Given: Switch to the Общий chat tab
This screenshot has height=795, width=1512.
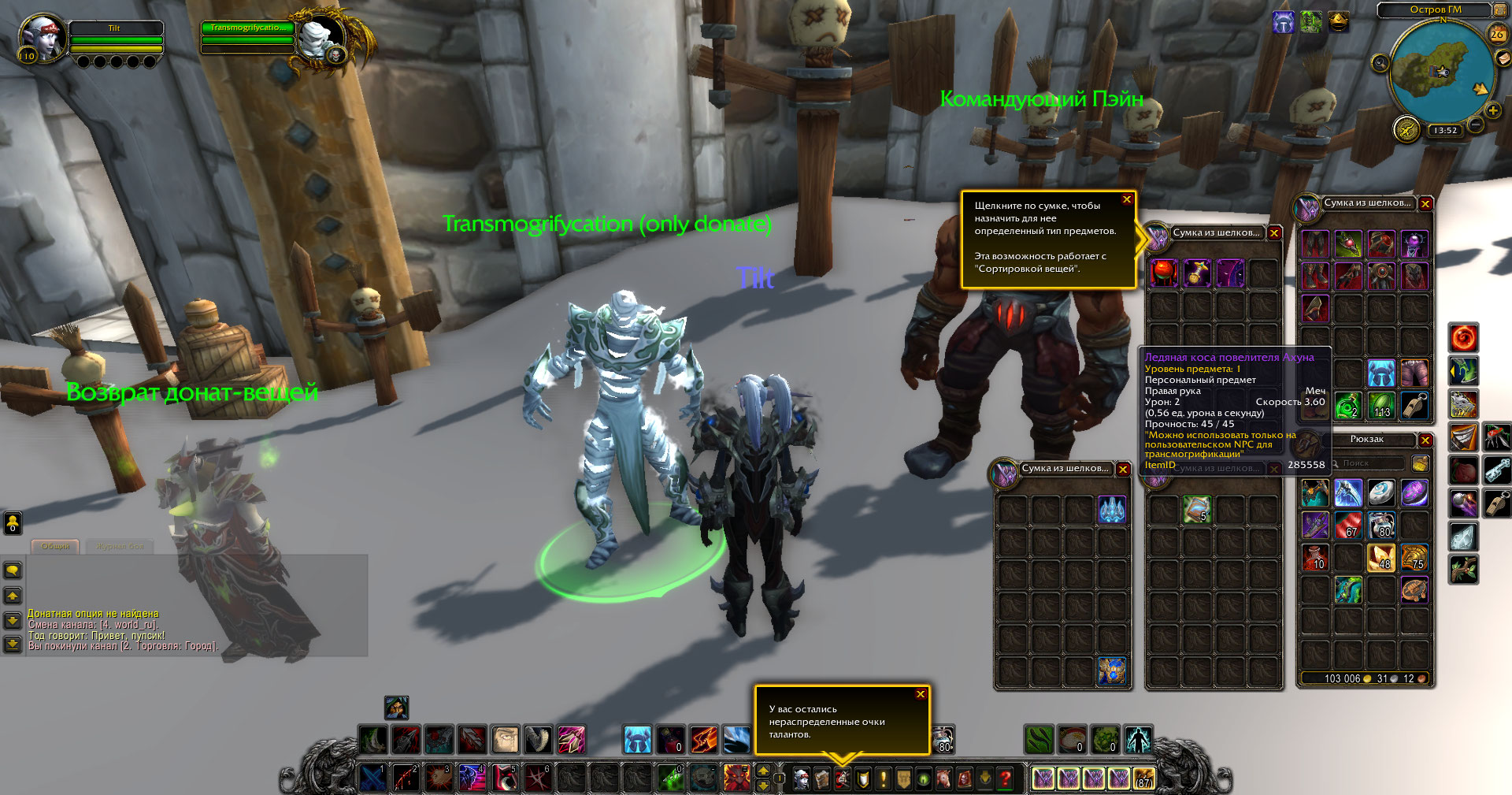Looking at the screenshot, I should (x=55, y=546).
